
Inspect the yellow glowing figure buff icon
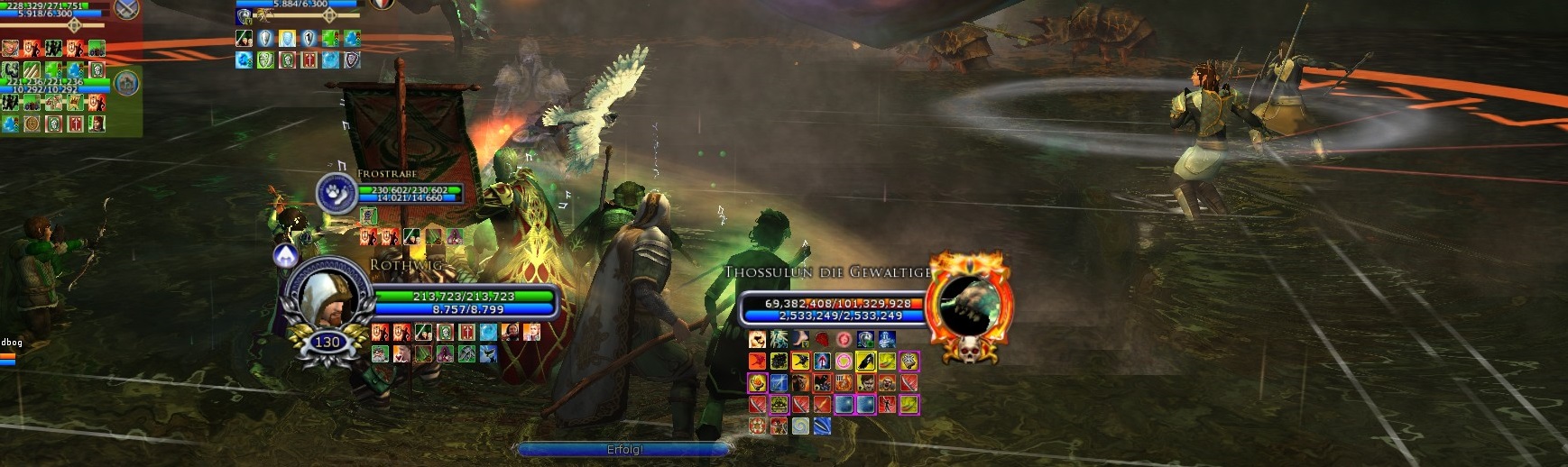(x=286, y=39)
